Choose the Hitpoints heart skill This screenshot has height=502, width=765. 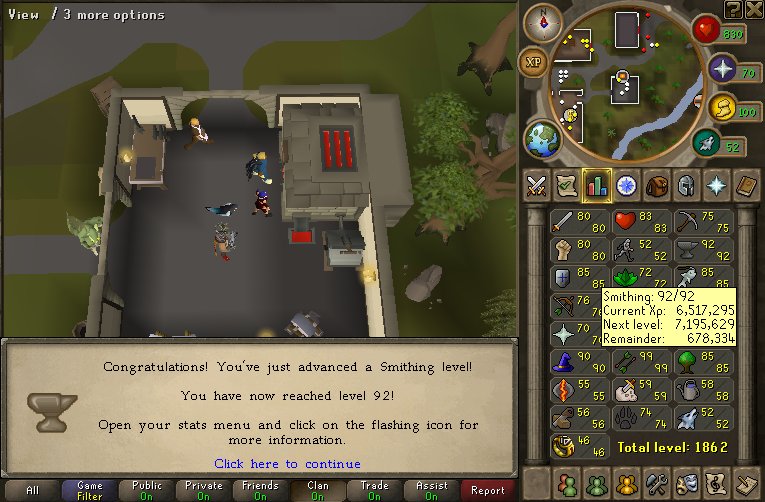click(639, 220)
